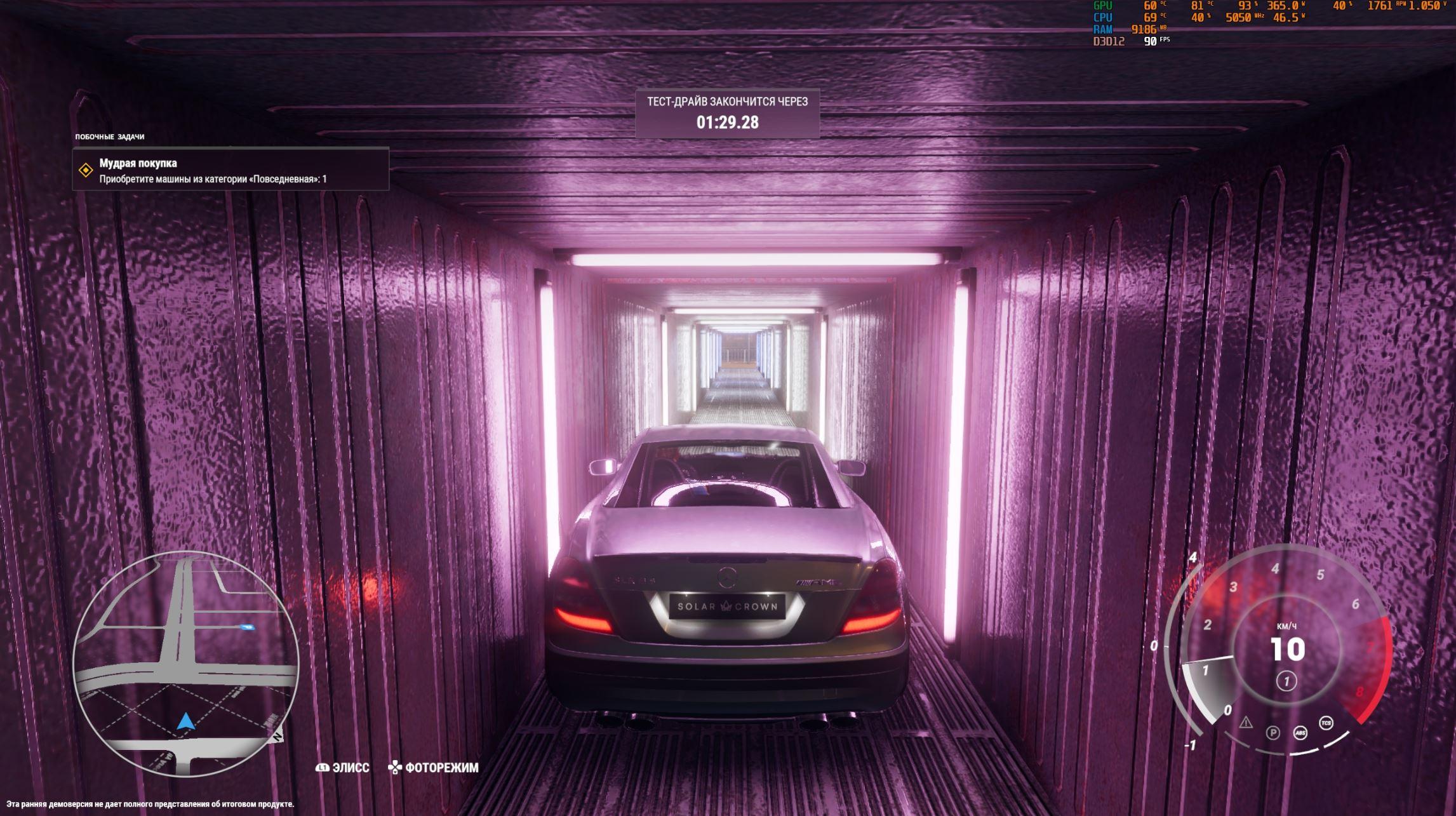Toggle the ABS indicator icon
Viewport: 1456px width, 816px height.
click(1300, 733)
